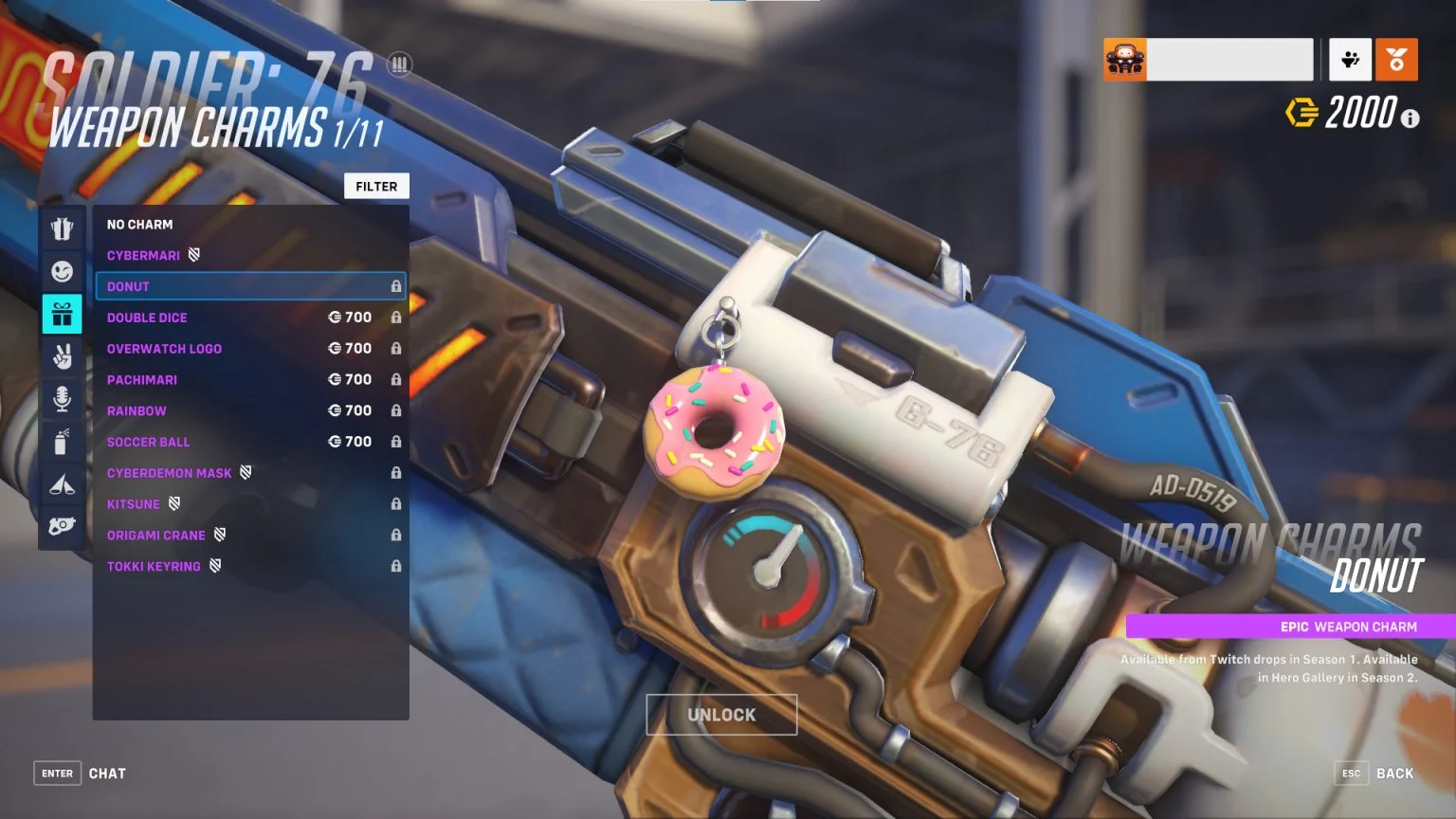Open Voice Lines via the microphone icon
Viewport: 1456px width, 819px height.
(62, 399)
